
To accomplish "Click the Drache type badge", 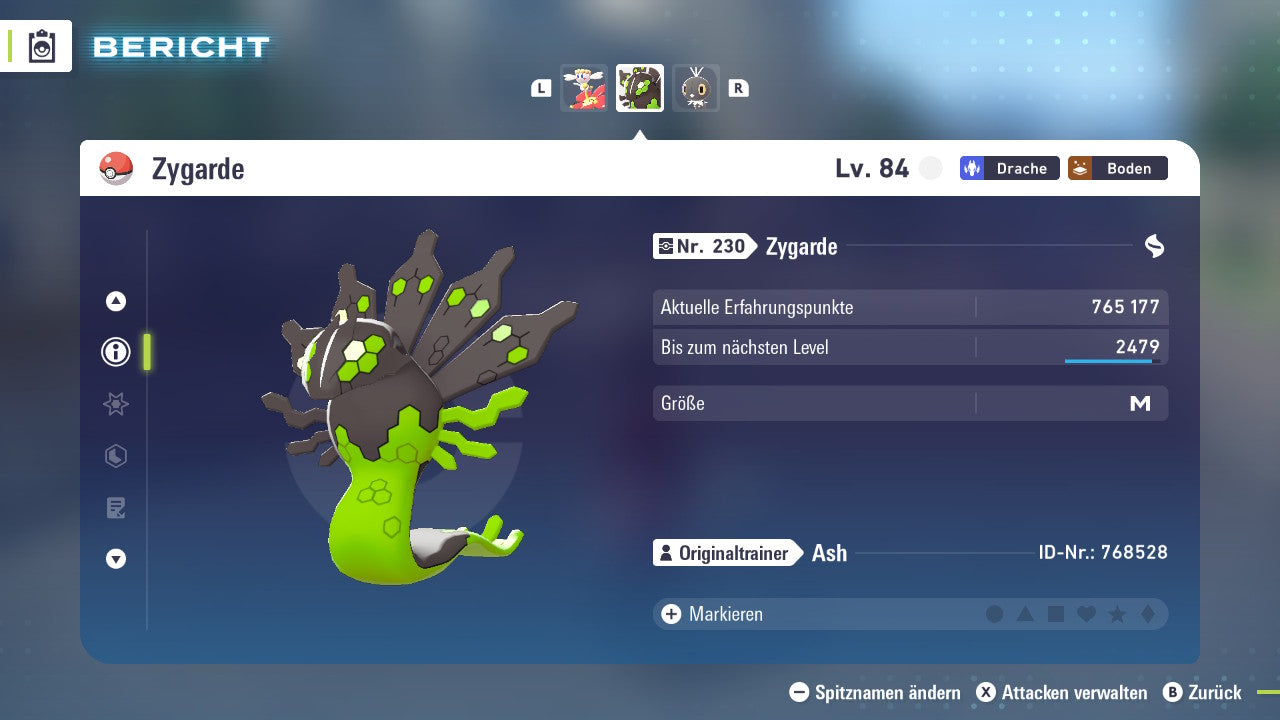I will [1009, 168].
